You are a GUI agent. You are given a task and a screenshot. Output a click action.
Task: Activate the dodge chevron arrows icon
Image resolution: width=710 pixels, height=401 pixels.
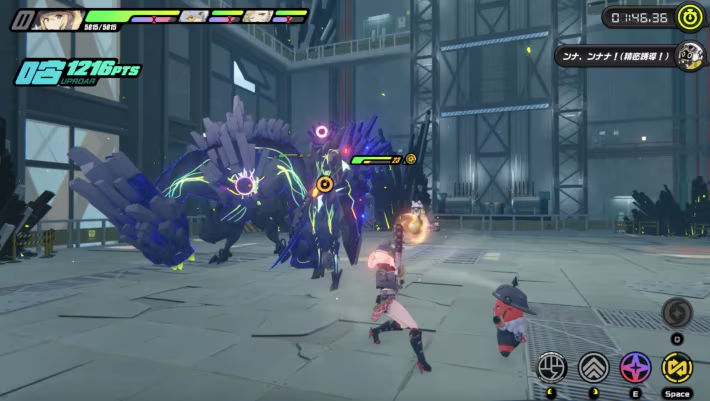point(593,367)
